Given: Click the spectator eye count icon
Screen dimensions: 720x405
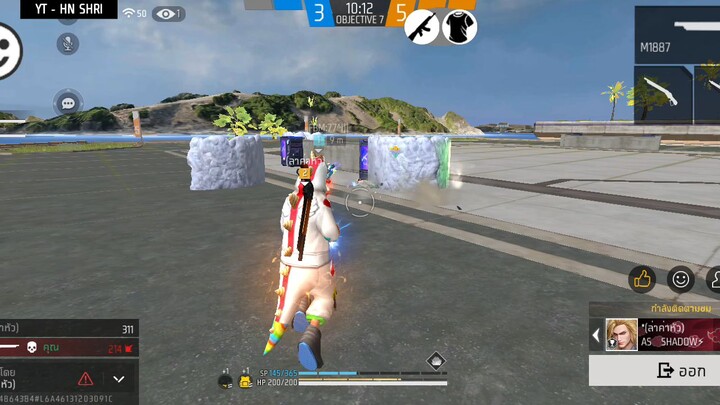Looking at the screenshot, I should [x=167, y=14].
